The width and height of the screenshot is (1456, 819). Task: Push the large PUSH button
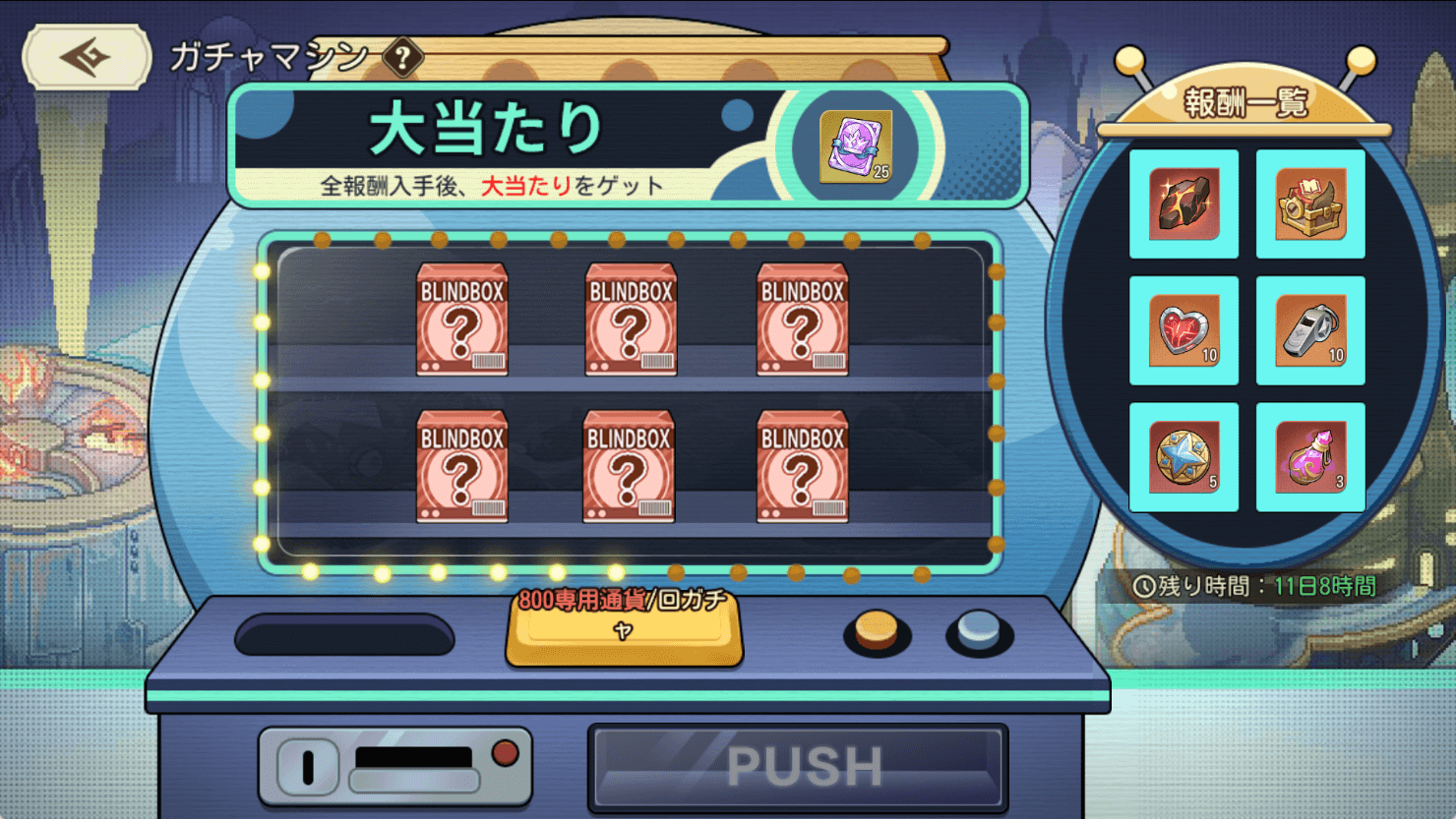(x=799, y=767)
